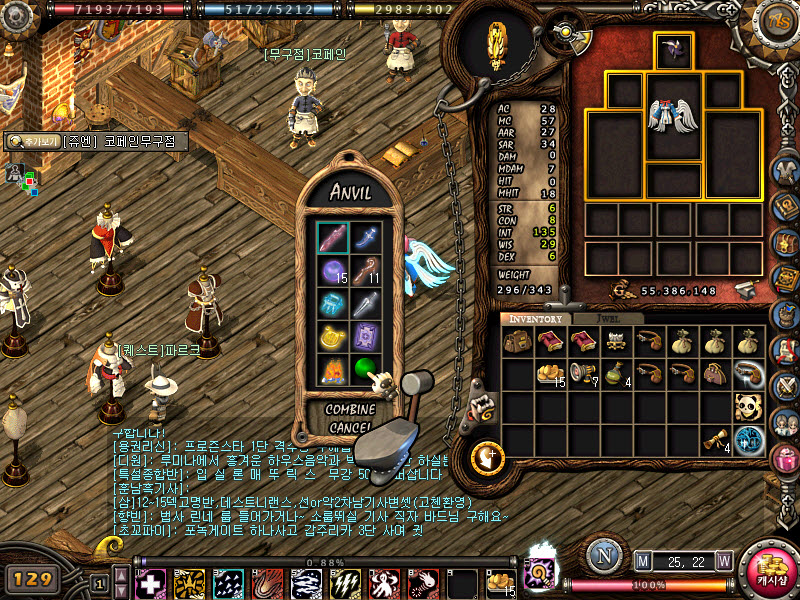This screenshot has width=800, height=600.
Task: Pick the purple spellbook in the Anvil
Action: [366, 337]
